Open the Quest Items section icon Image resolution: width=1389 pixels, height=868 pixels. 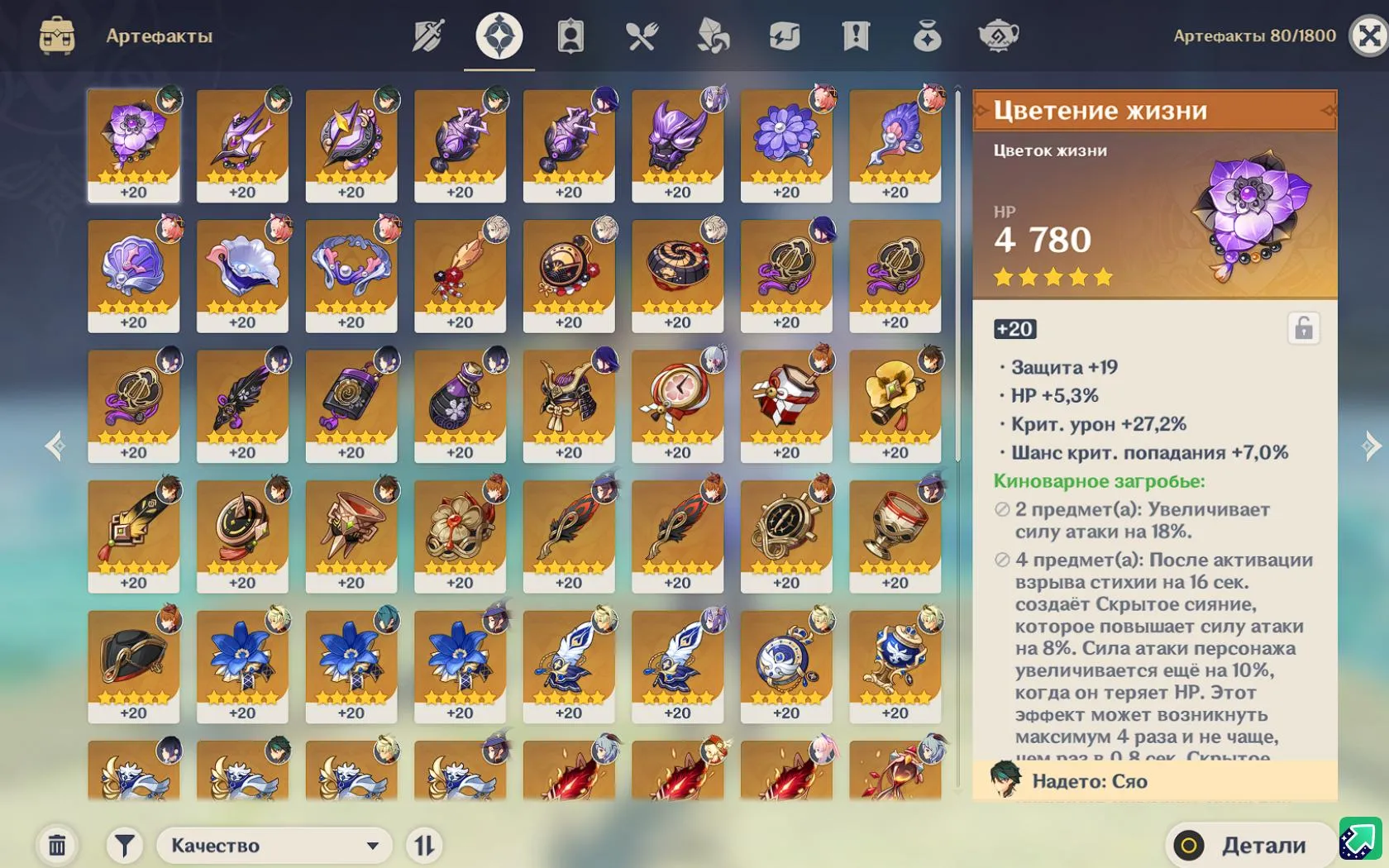(854, 35)
